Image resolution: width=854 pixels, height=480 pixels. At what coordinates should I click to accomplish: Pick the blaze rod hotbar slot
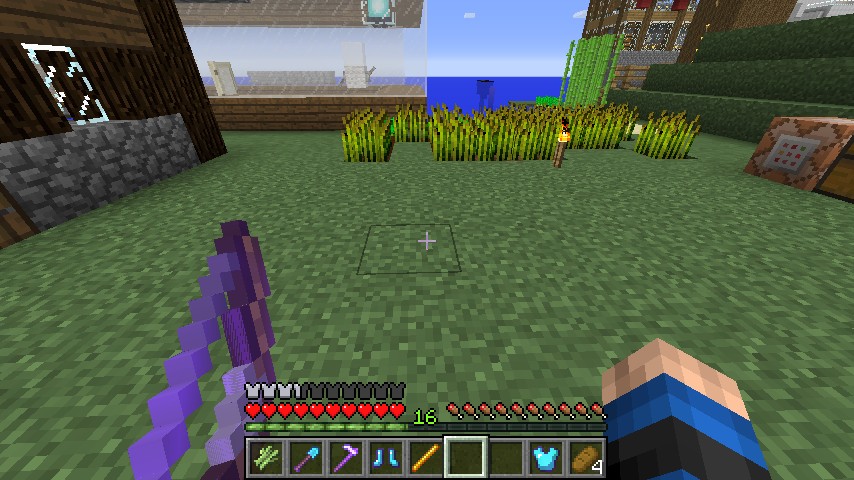[426, 458]
